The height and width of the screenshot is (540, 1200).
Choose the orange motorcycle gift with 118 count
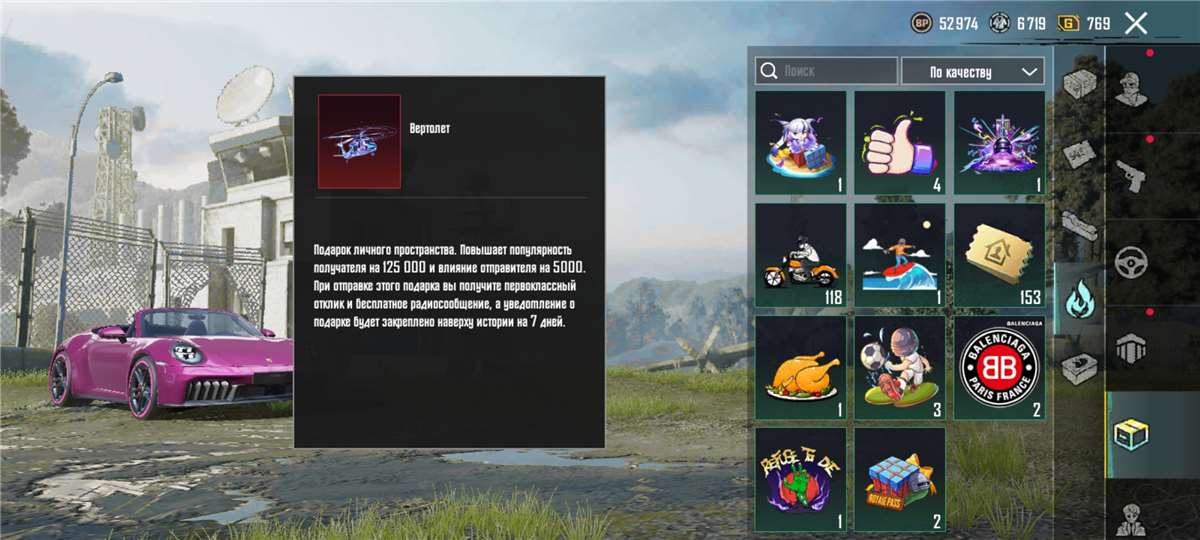coord(800,254)
